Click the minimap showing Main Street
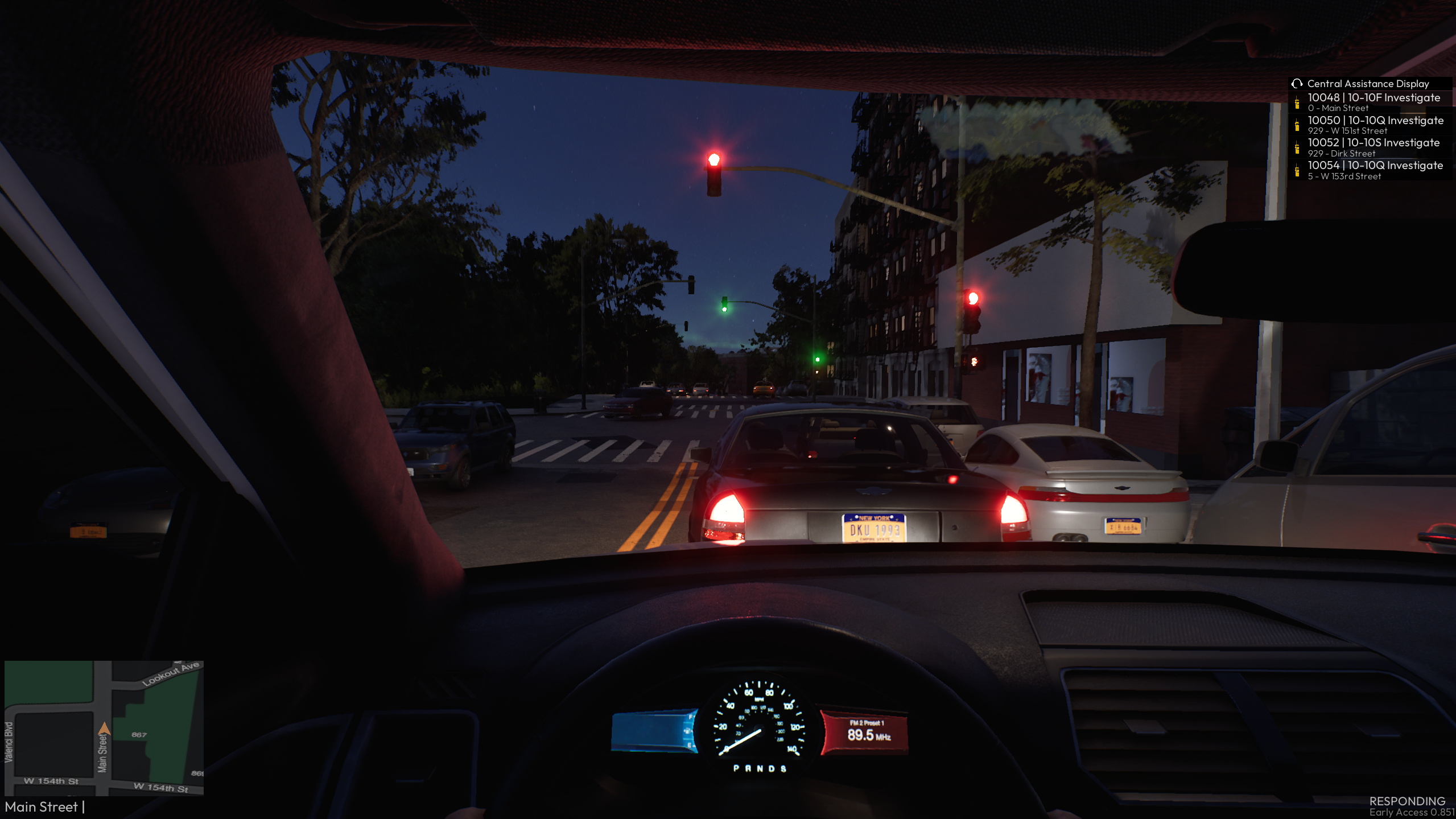The width and height of the screenshot is (1456, 819). pos(104,728)
